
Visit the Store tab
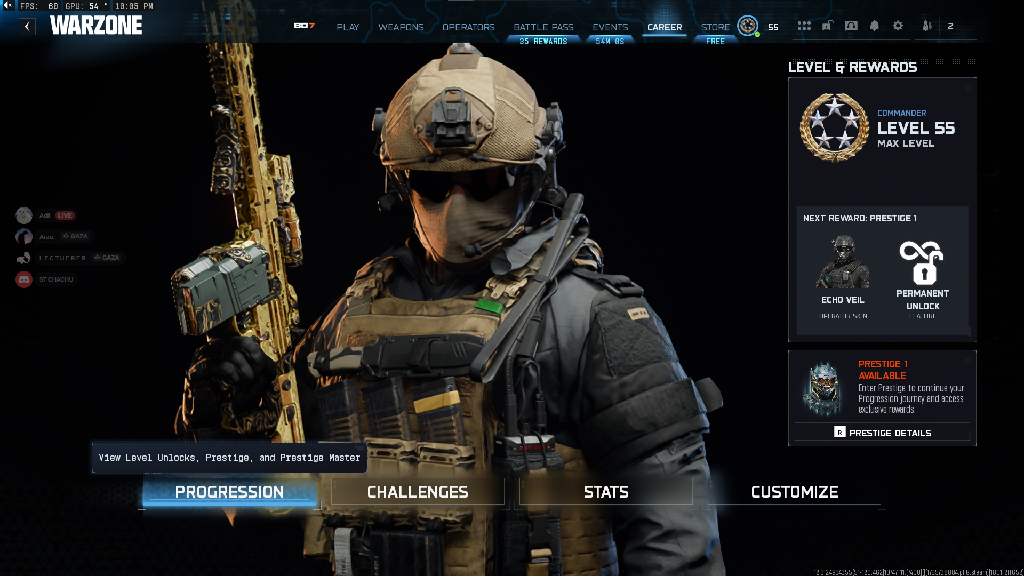[715, 27]
